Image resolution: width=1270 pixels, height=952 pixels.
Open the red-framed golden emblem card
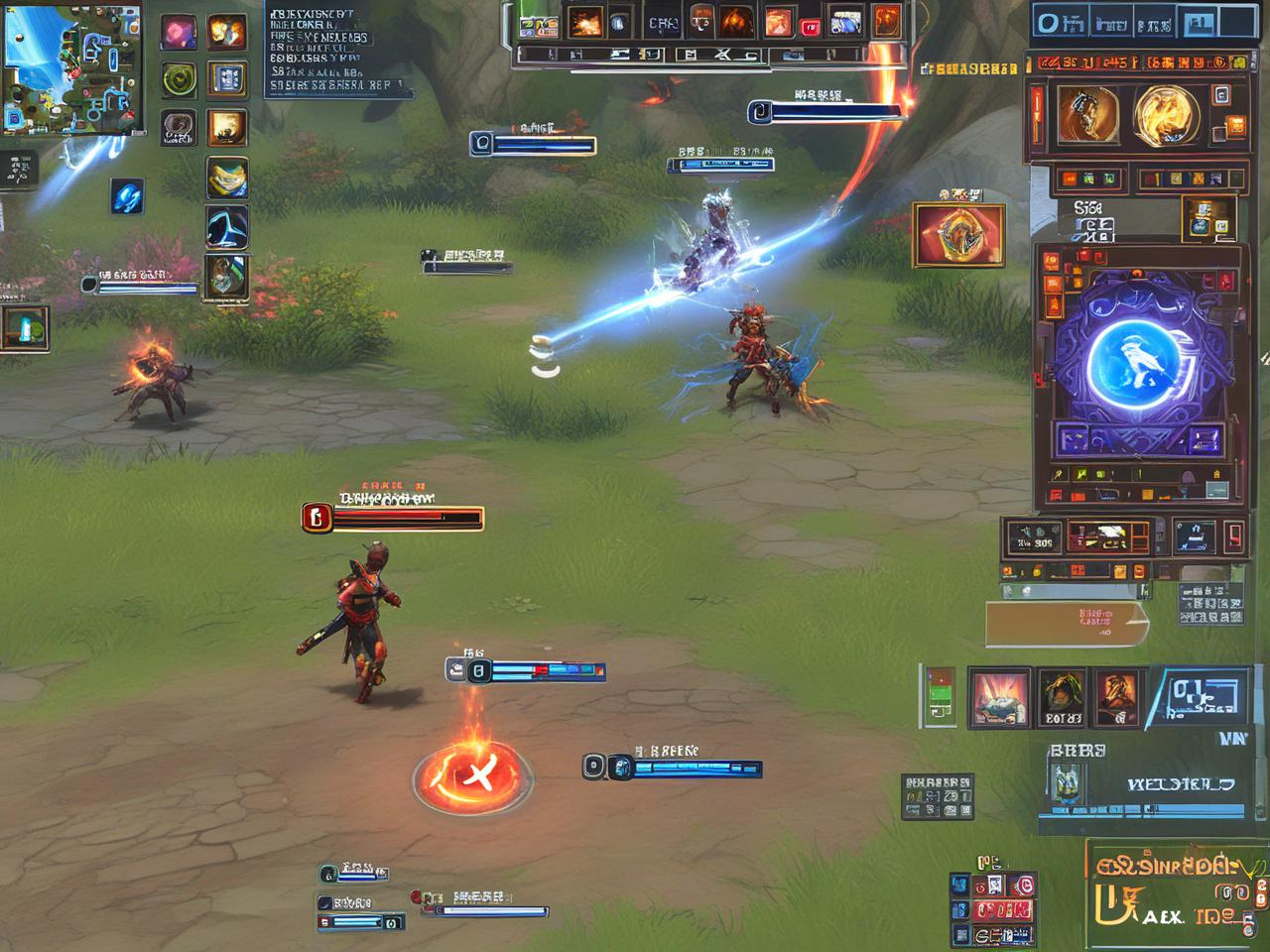point(958,235)
